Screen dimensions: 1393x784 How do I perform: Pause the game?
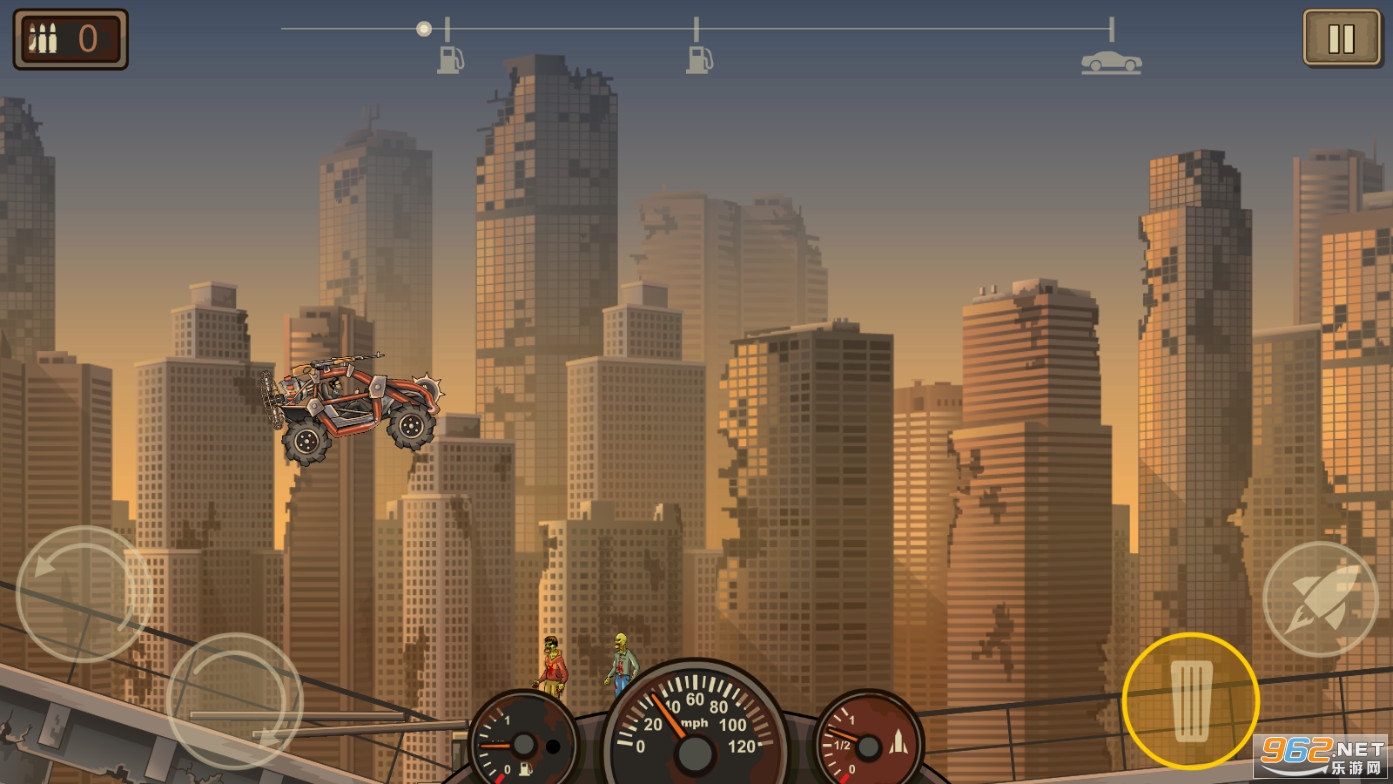pyautogui.click(x=1340, y=39)
